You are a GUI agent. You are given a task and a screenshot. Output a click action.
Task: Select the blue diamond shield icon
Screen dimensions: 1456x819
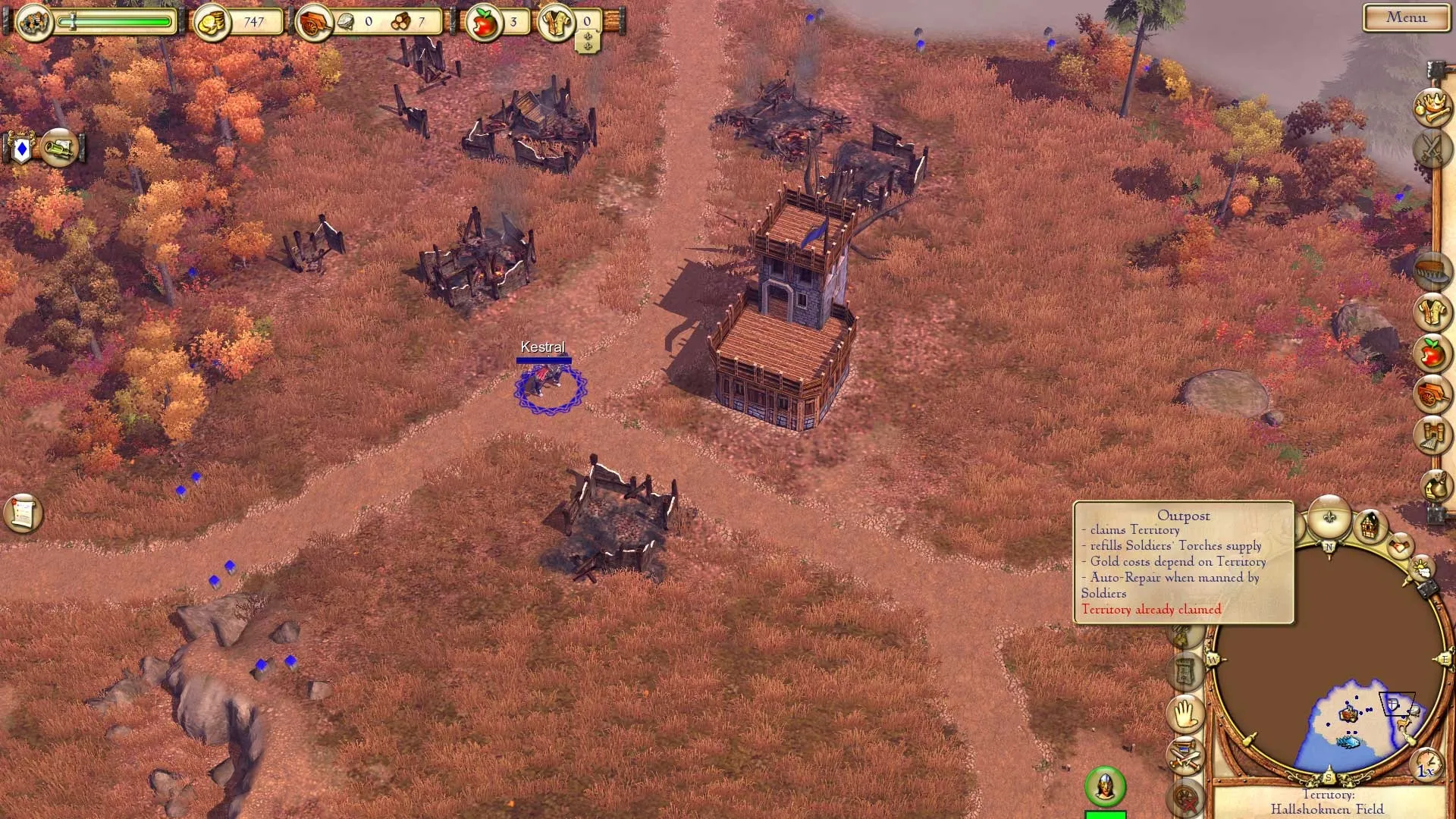point(22,149)
